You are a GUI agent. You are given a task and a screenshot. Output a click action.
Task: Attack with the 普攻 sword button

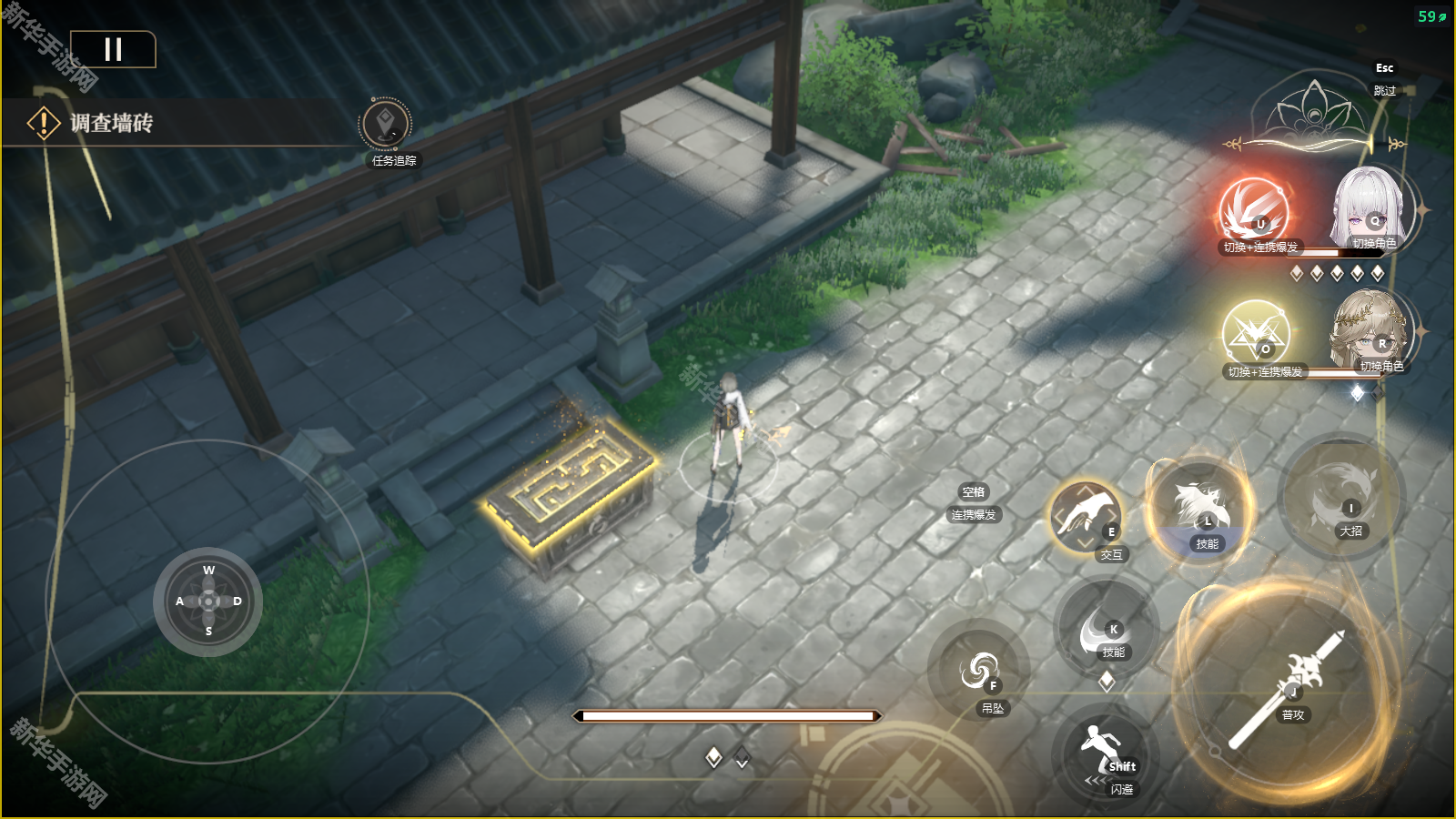pyautogui.click(x=1287, y=689)
